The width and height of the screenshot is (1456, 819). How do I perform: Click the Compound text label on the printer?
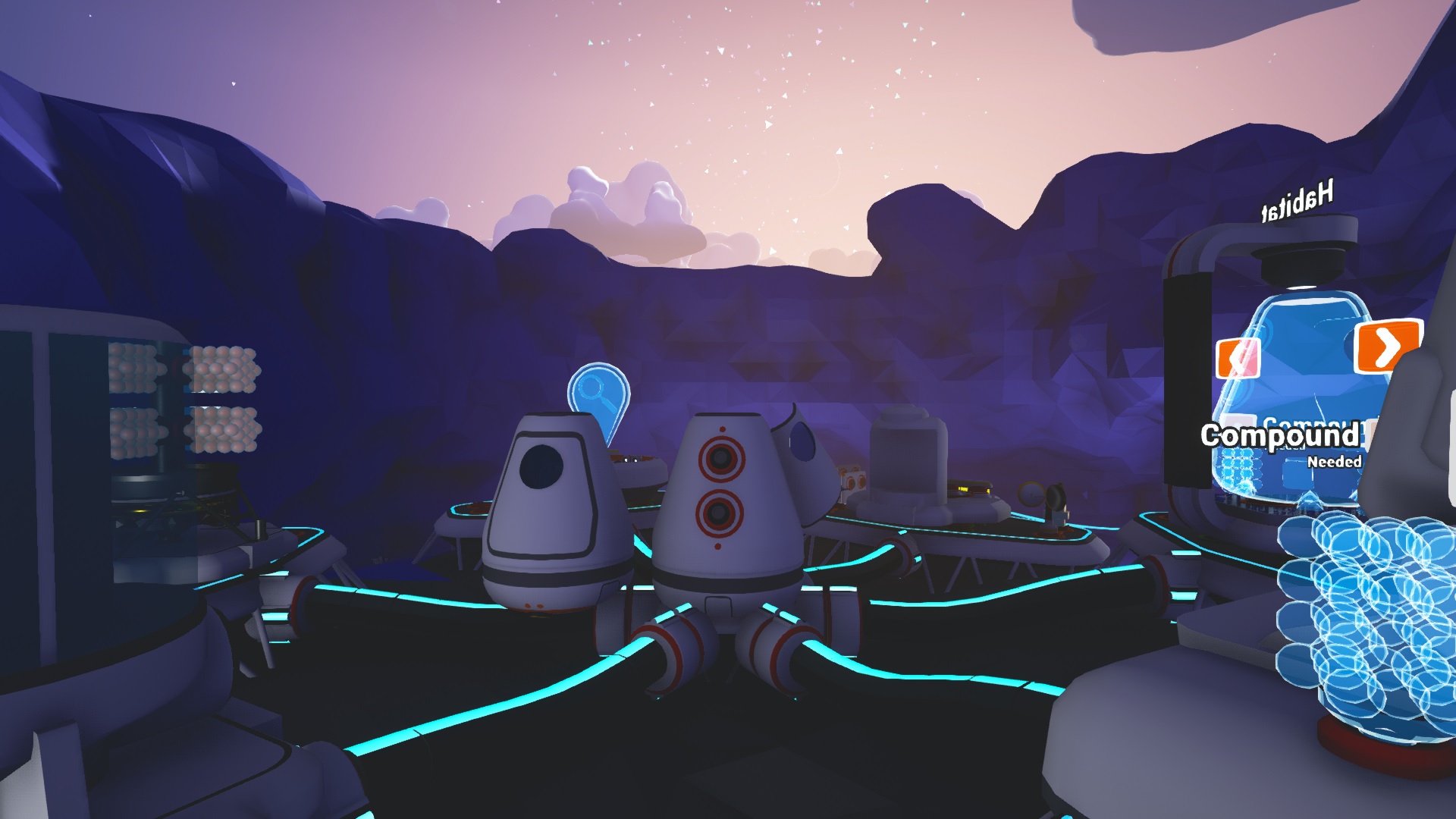(1281, 434)
